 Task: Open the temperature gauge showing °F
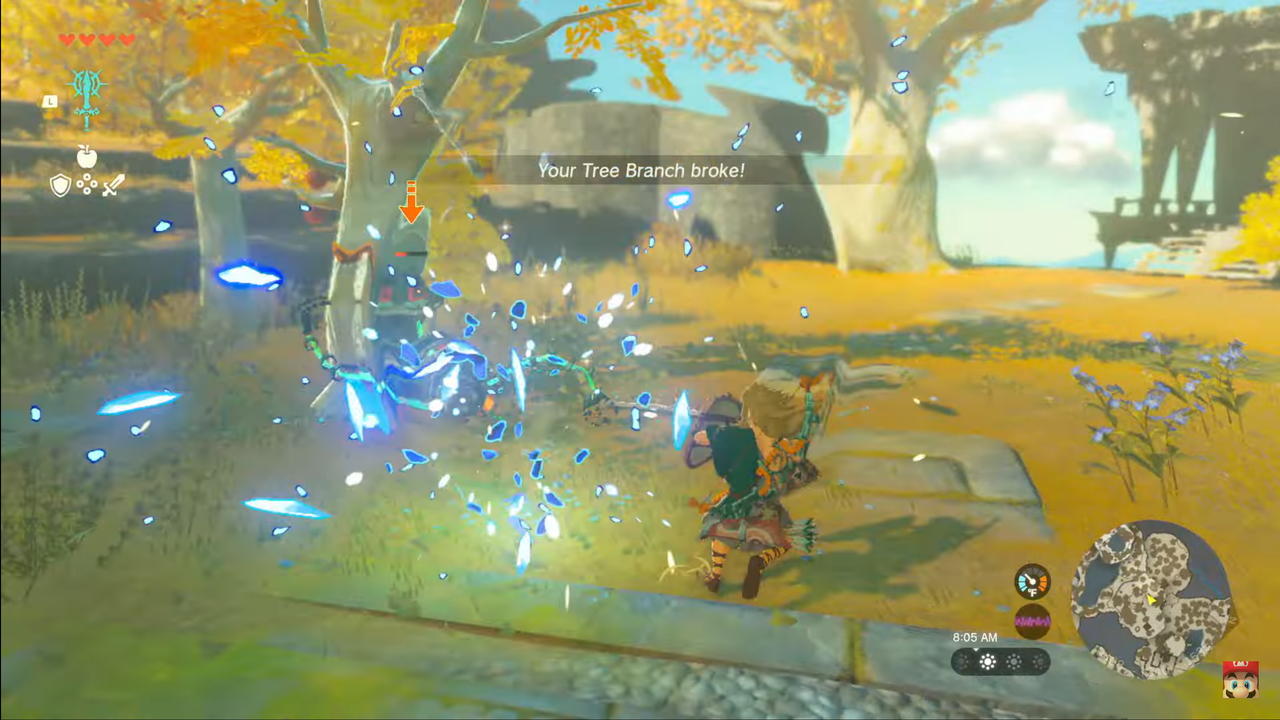(x=1034, y=582)
